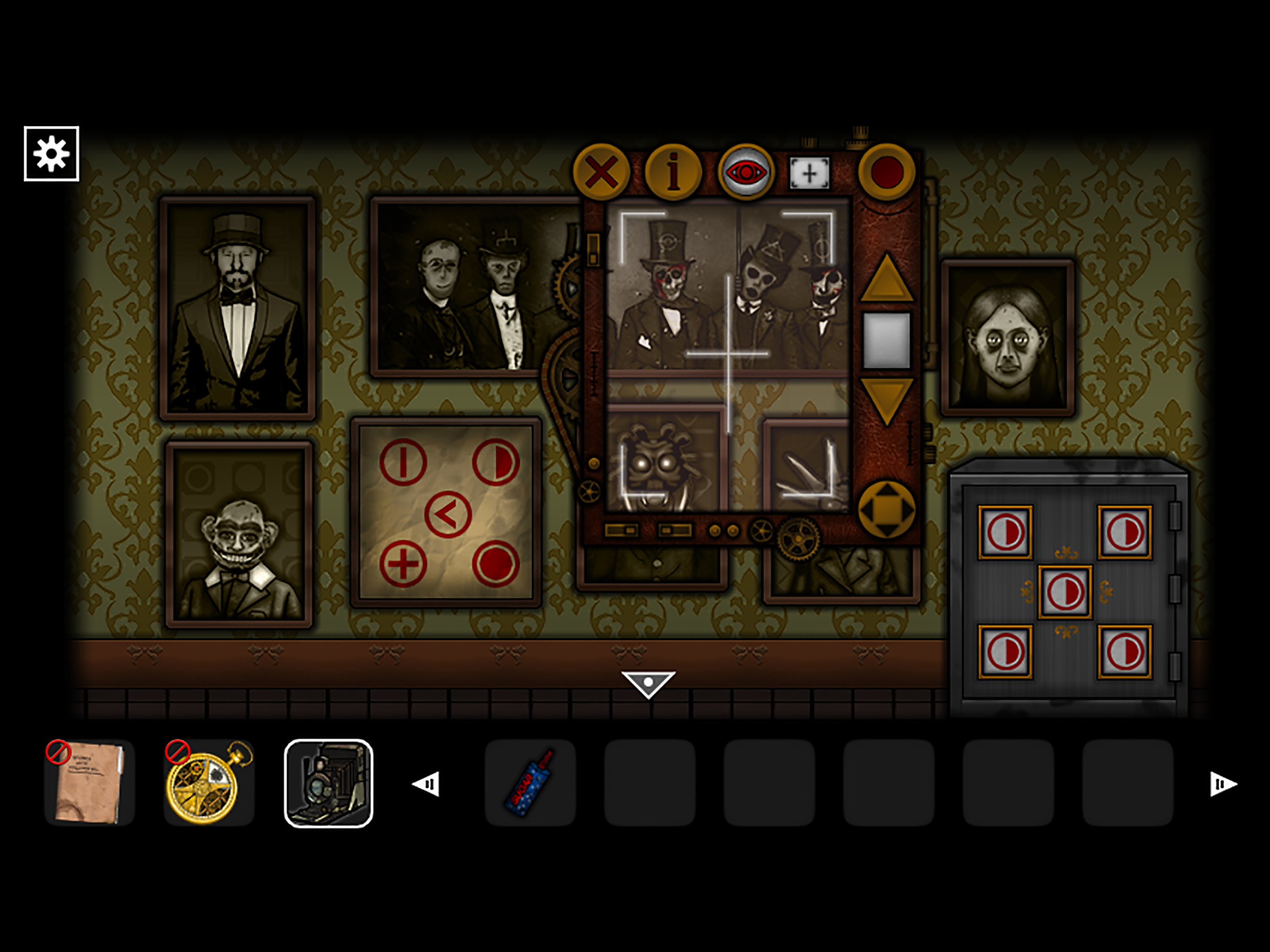Show camera info with the i button
This screenshot has width=1270, height=952.
click(674, 172)
